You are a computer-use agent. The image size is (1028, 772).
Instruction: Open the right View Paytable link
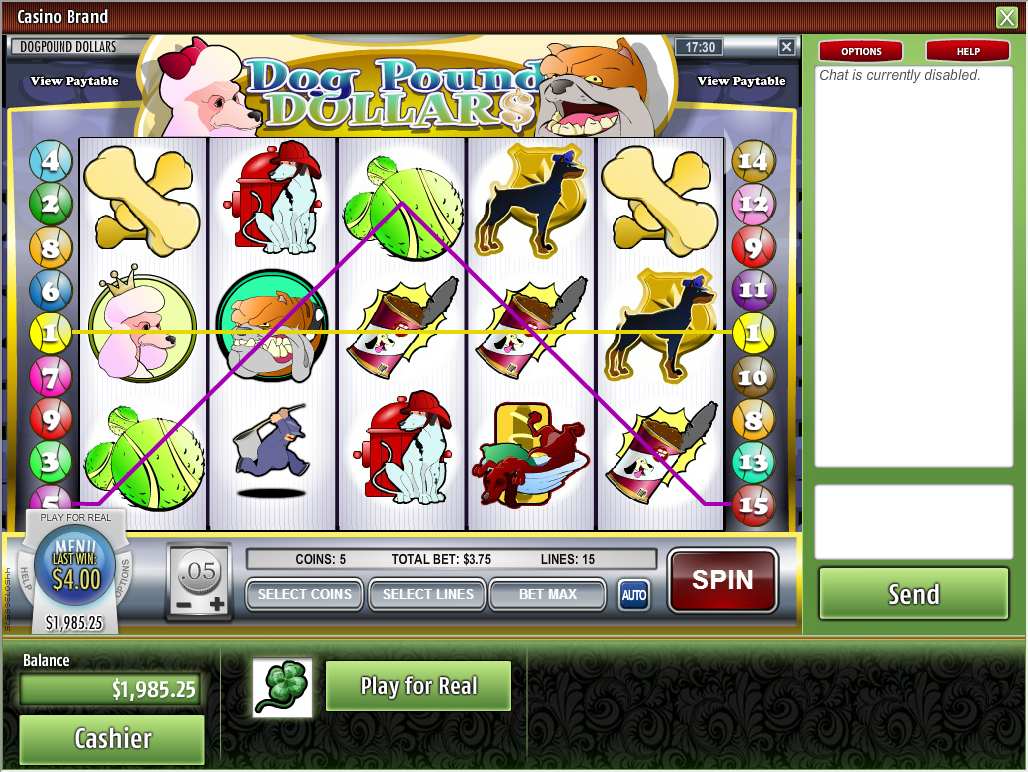tap(741, 81)
